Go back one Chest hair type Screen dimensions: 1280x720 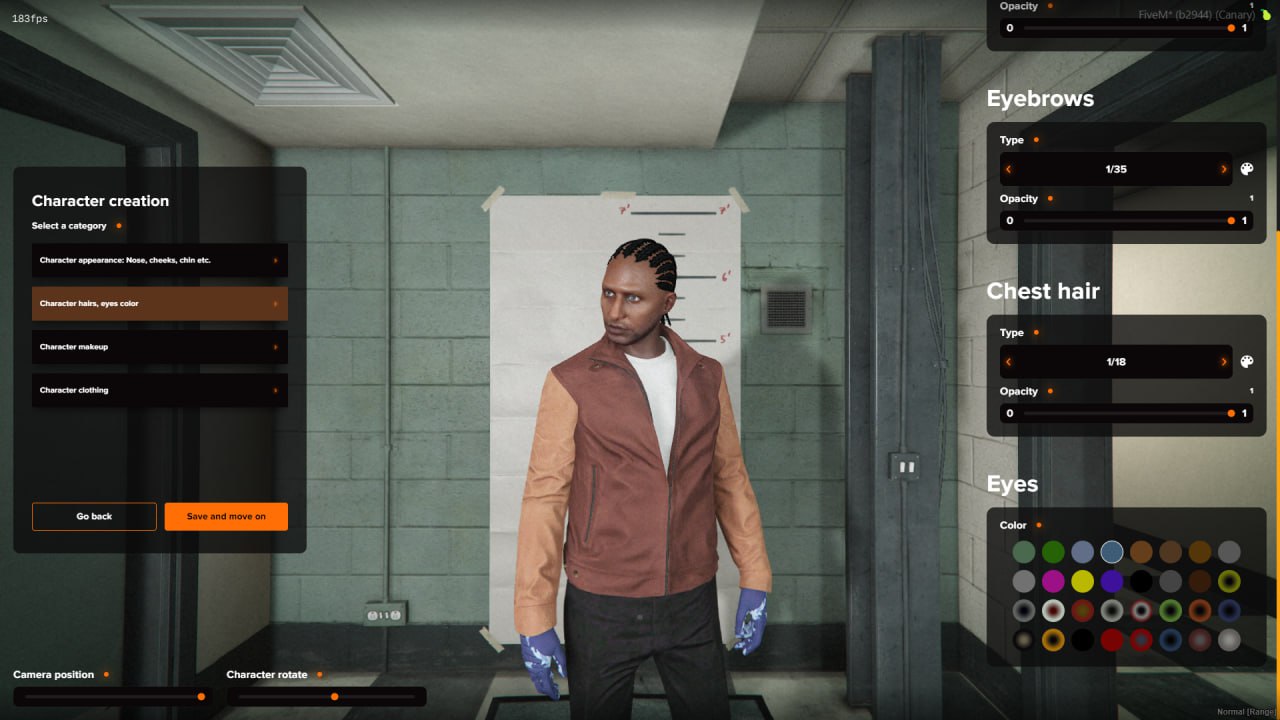[1009, 361]
